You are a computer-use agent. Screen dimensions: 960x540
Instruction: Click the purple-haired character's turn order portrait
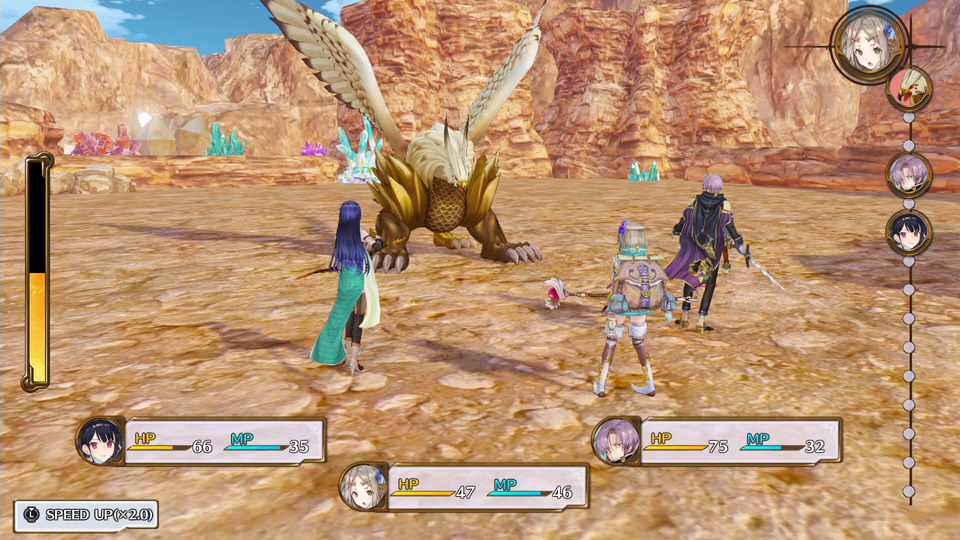click(909, 174)
